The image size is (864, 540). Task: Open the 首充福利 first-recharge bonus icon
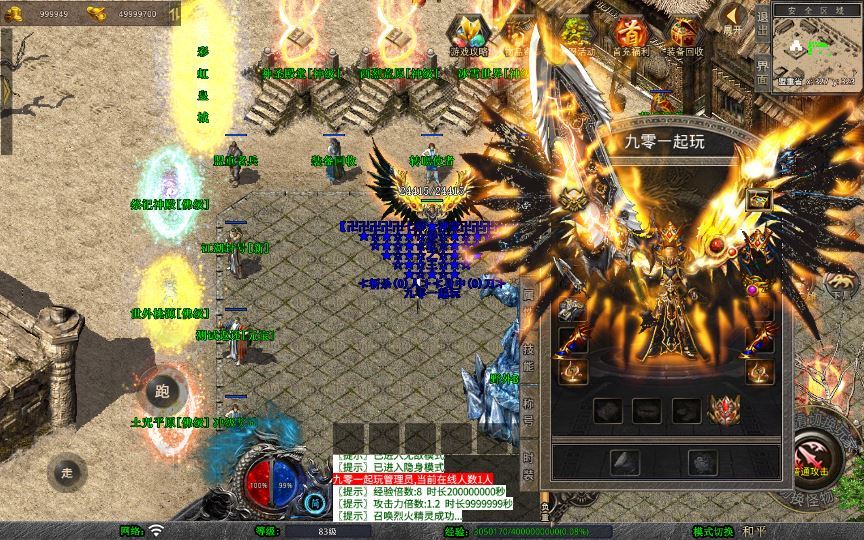coord(630,35)
